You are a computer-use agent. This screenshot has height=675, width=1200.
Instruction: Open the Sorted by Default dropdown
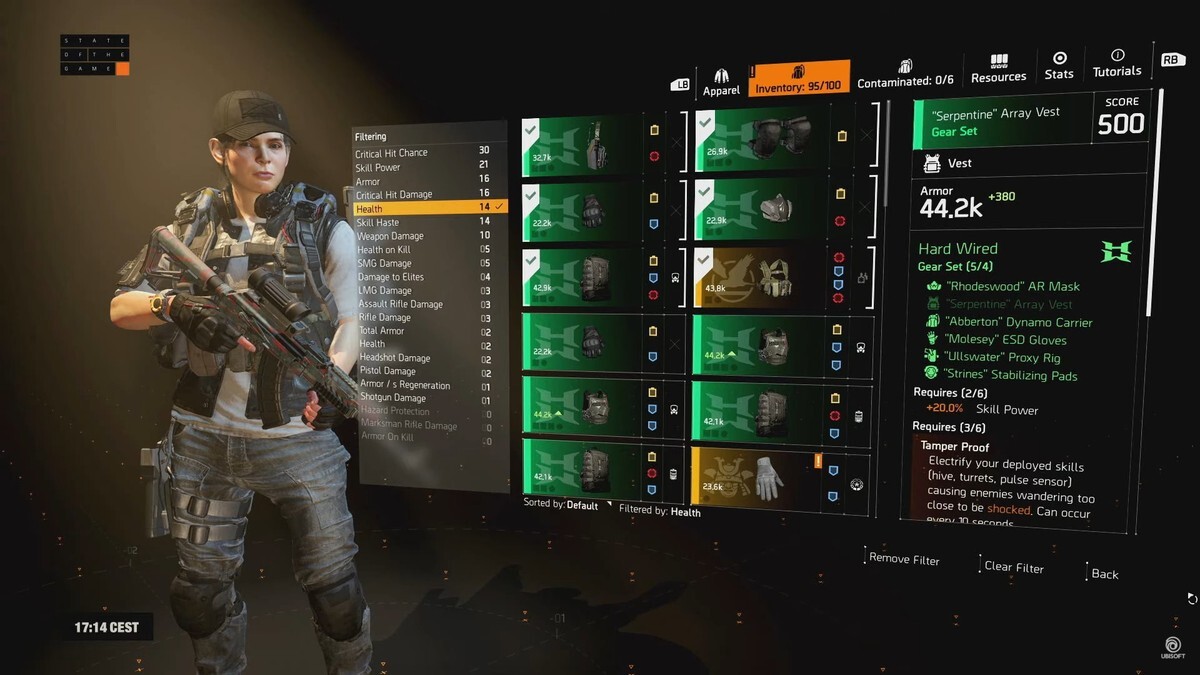coord(568,505)
